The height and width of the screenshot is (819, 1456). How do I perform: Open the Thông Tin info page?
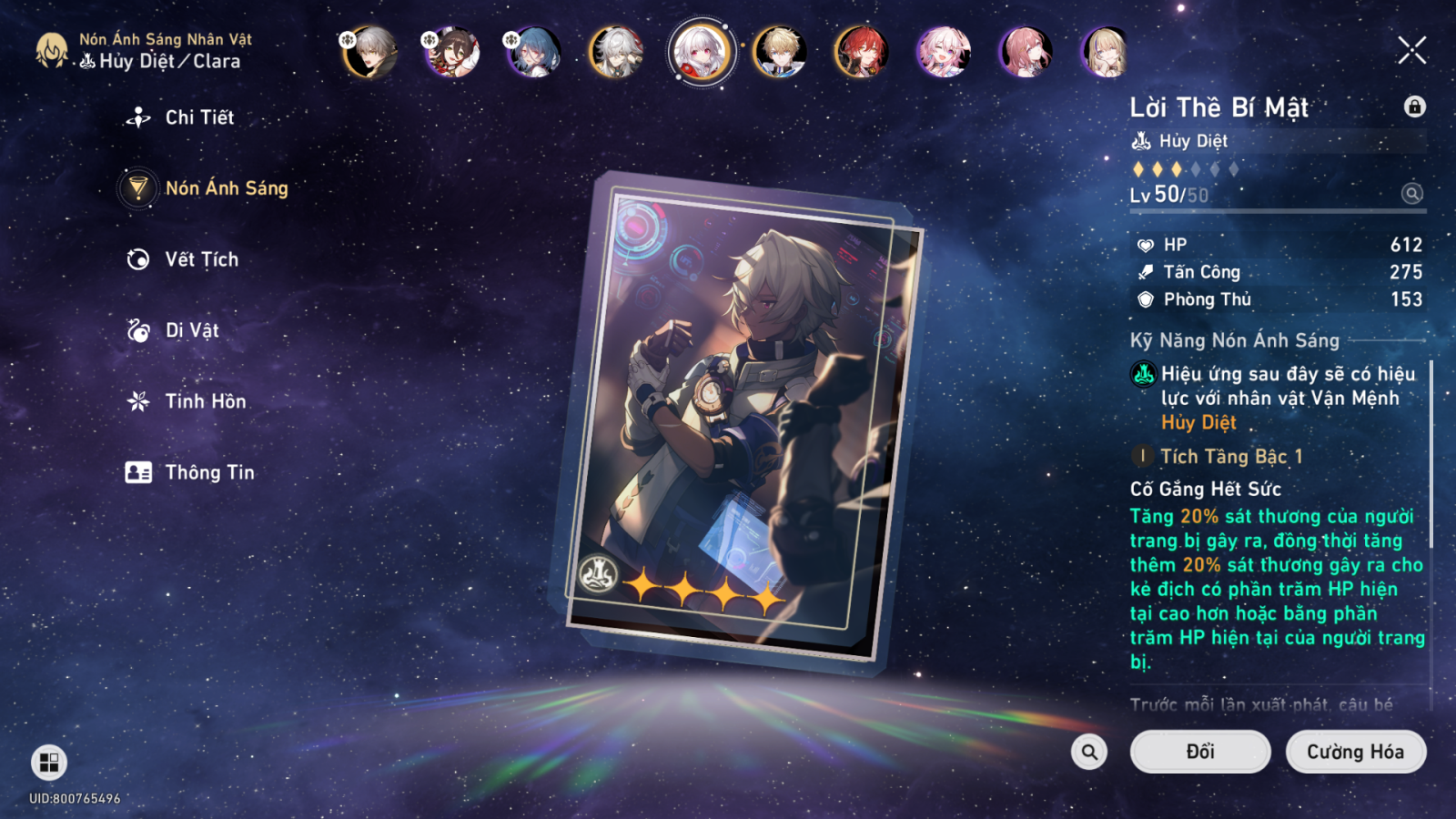[208, 472]
